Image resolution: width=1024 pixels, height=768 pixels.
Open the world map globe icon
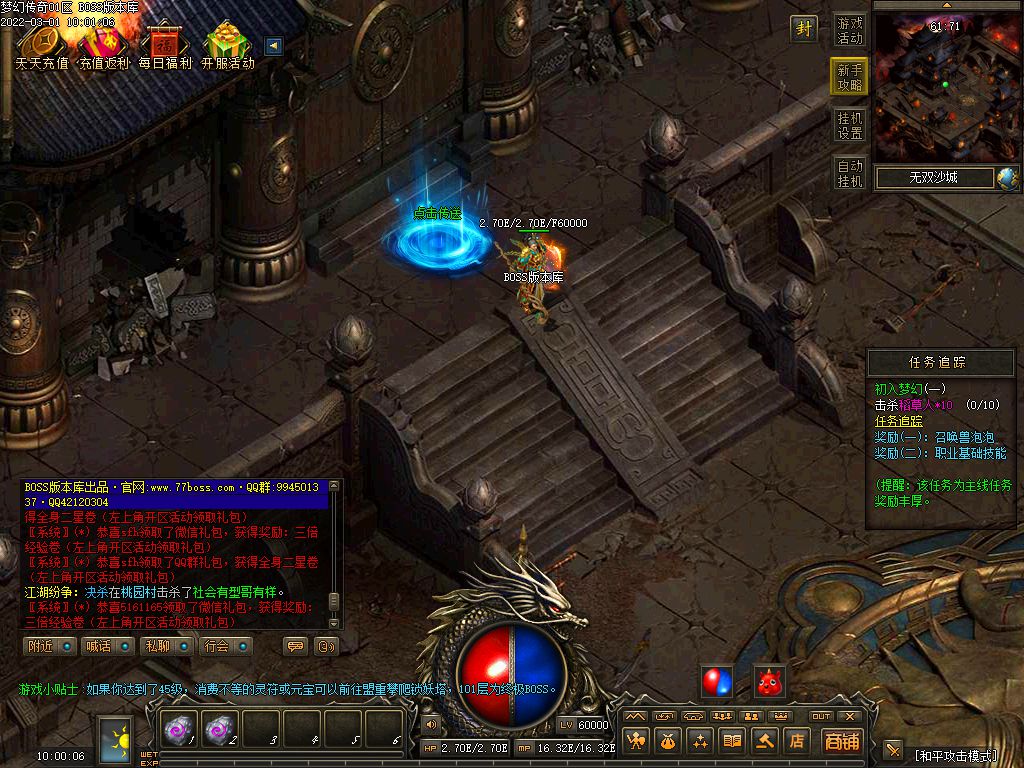pyautogui.click(x=1007, y=178)
